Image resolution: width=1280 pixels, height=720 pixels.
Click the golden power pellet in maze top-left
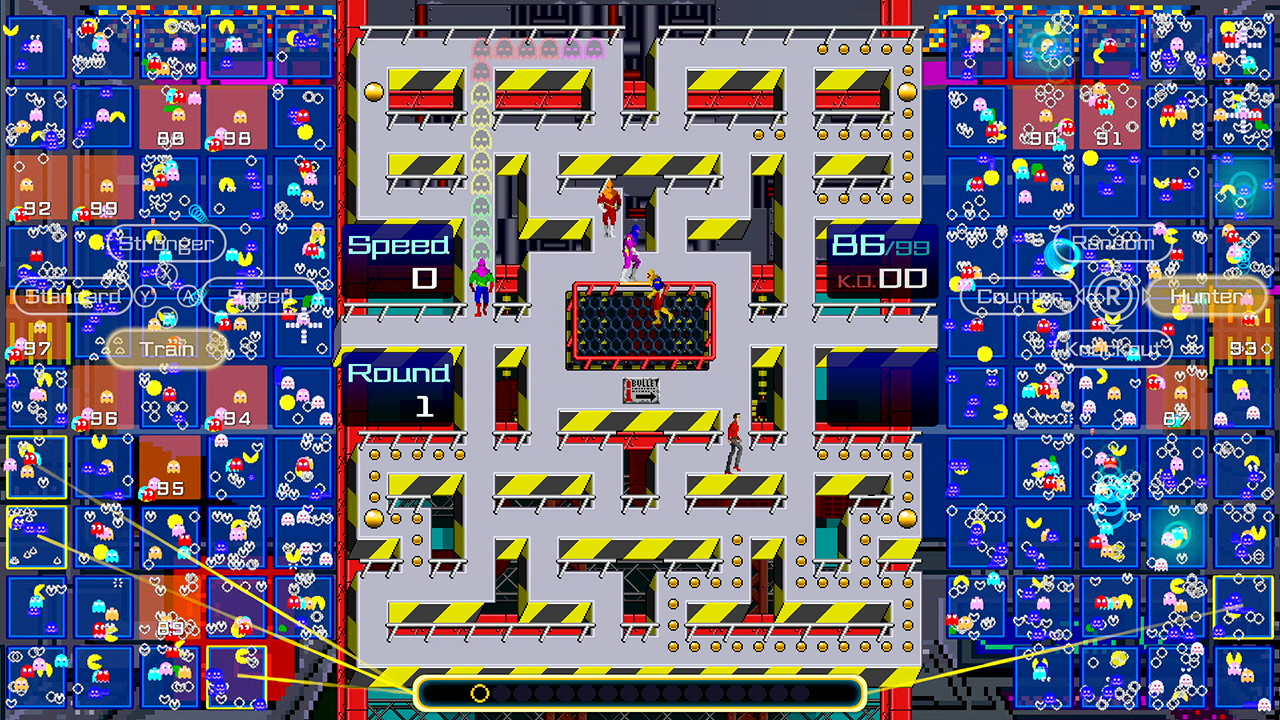(x=374, y=93)
